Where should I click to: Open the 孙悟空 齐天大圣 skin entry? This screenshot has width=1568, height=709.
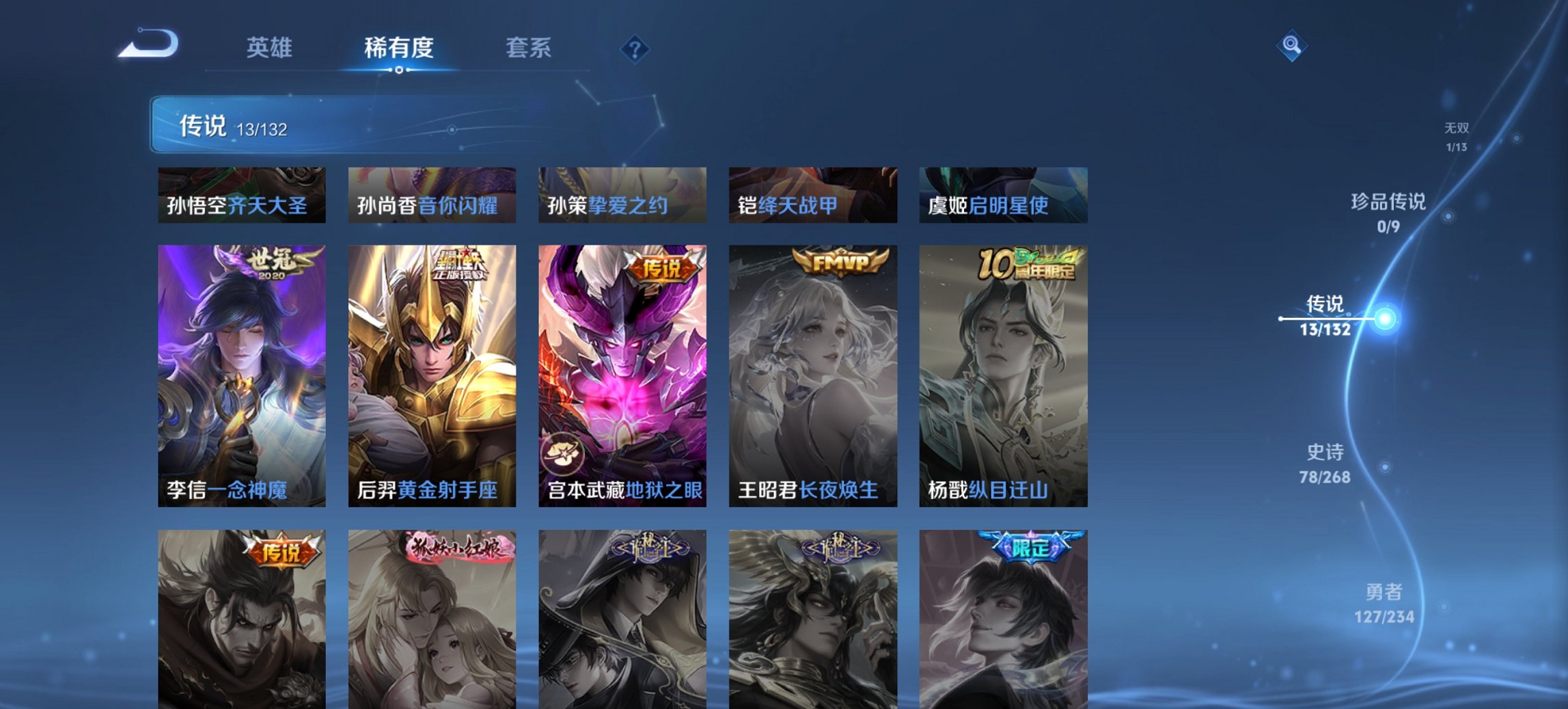click(240, 195)
